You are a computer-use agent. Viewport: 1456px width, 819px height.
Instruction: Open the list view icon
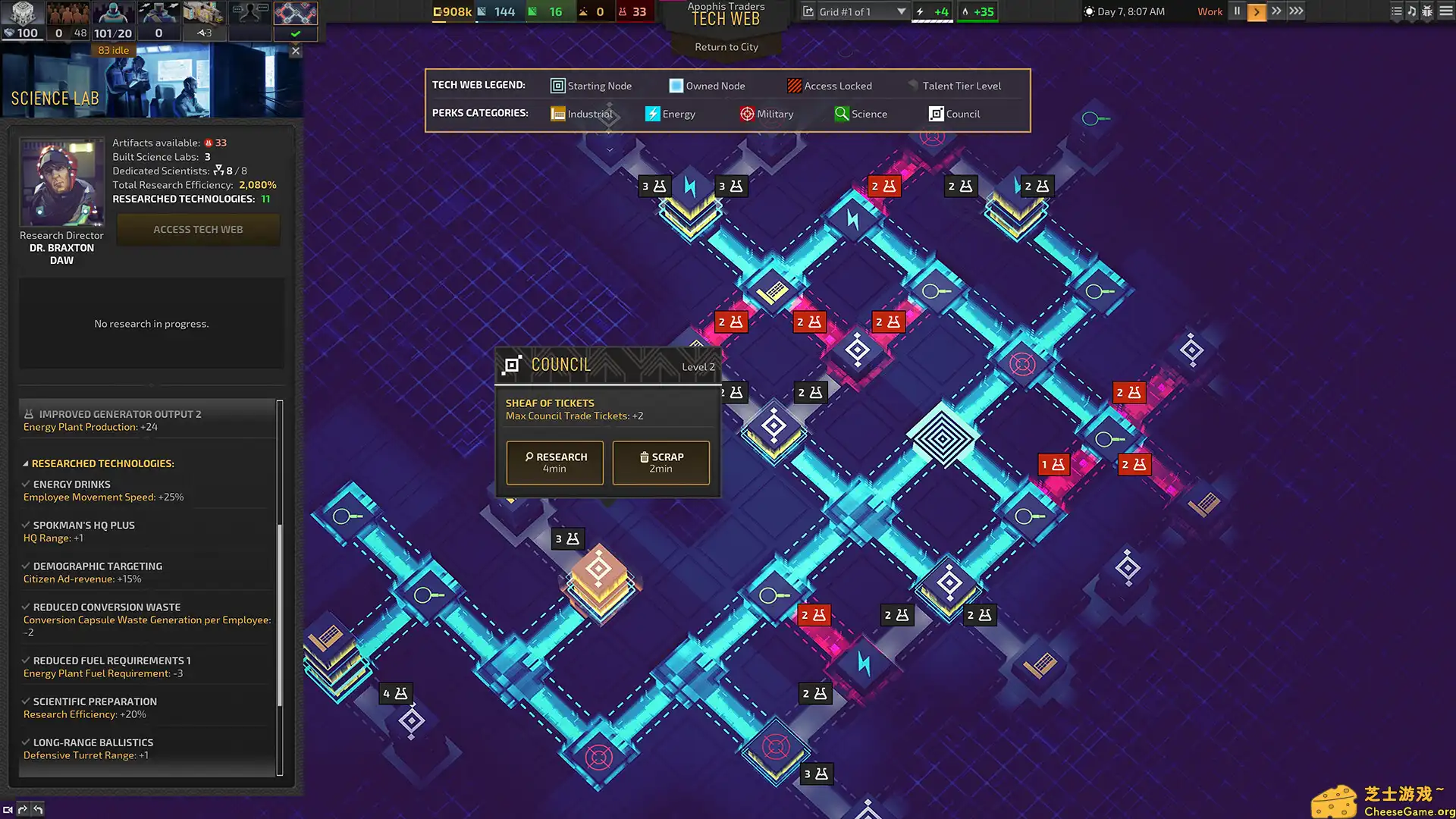(x=1396, y=11)
